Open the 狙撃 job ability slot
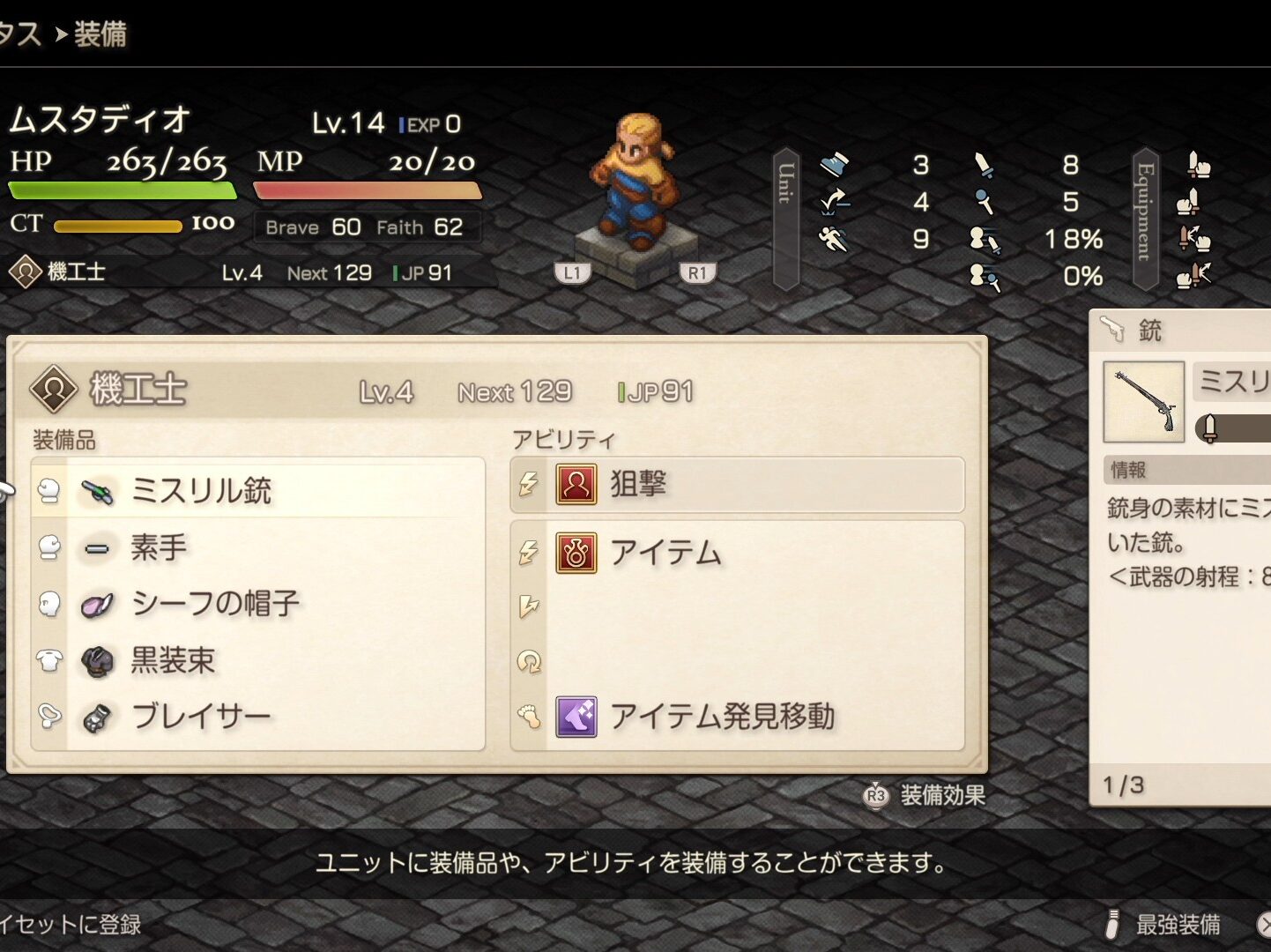Image resolution: width=1271 pixels, height=952 pixels. pyautogui.click(x=737, y=484)
